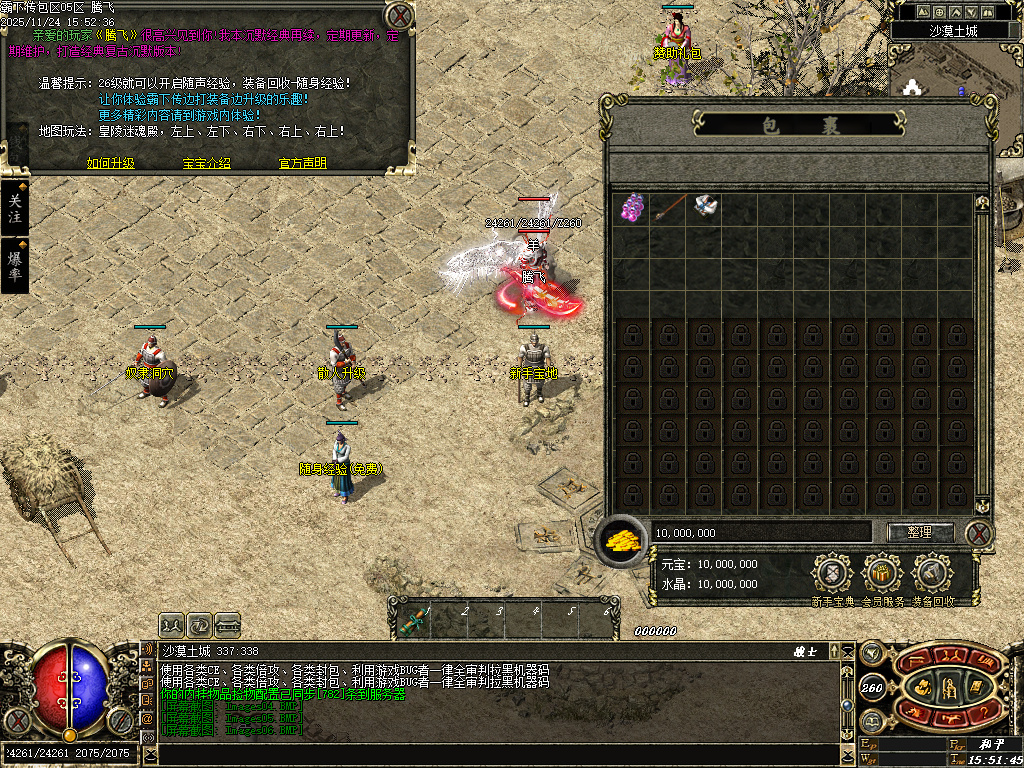
Task: Select the white armor item in bag
Action: click(705, 208)
